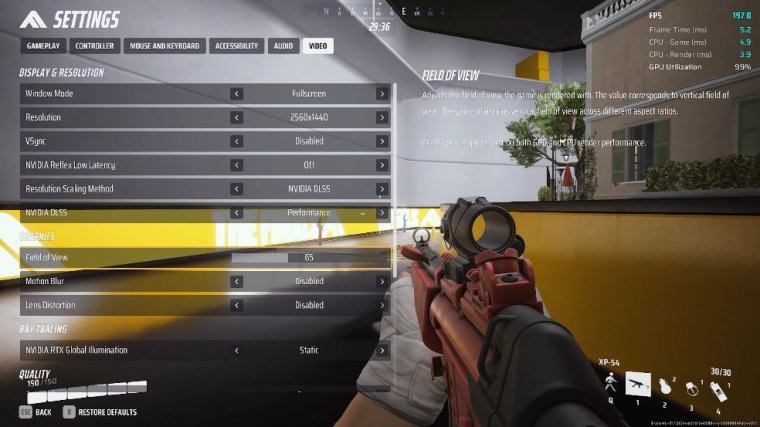Screen dimensions: 760x427
Task: Click left arrow on Resolution row
Action: (x=237, y=118)
